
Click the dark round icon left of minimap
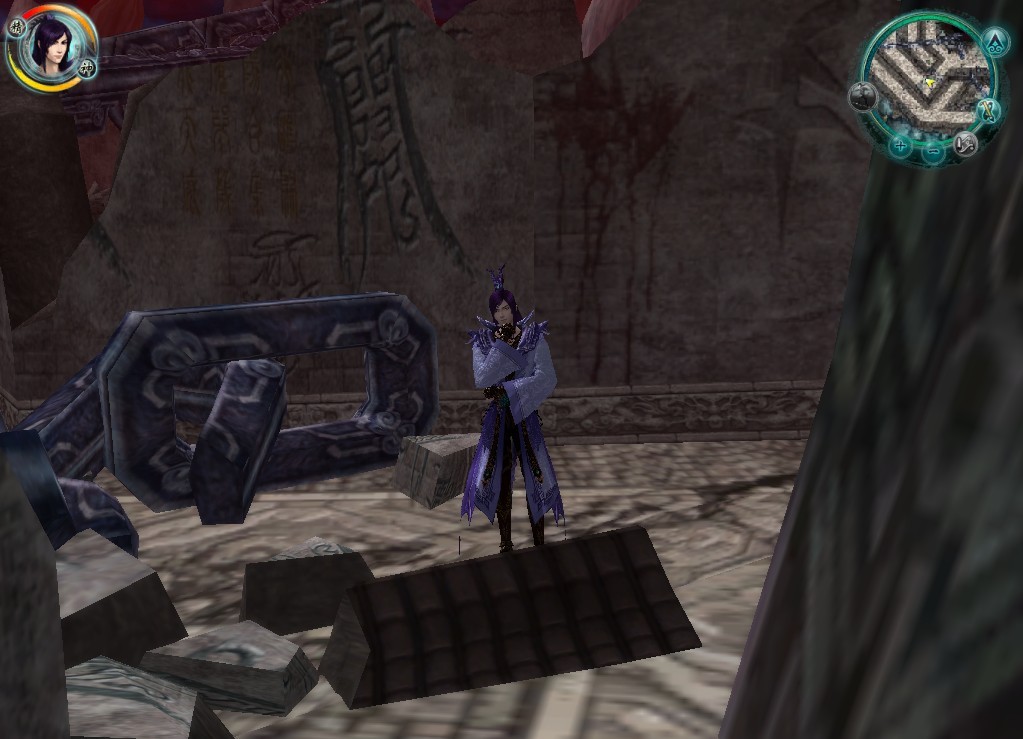point(864,97)
